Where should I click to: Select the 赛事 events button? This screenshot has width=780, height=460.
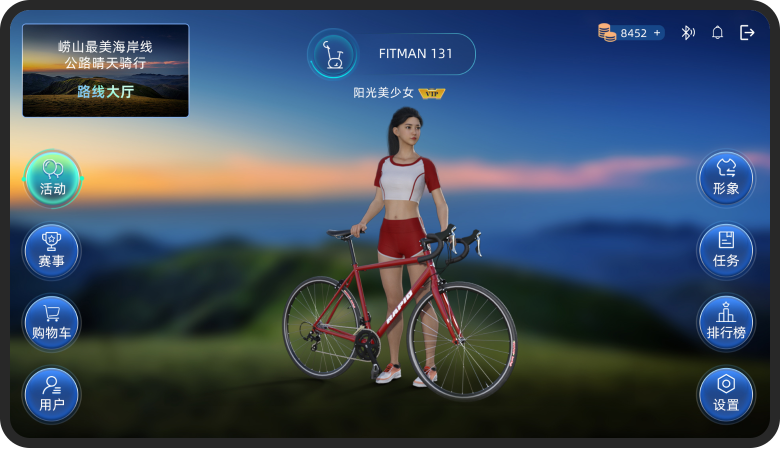(x=52, y=250)
